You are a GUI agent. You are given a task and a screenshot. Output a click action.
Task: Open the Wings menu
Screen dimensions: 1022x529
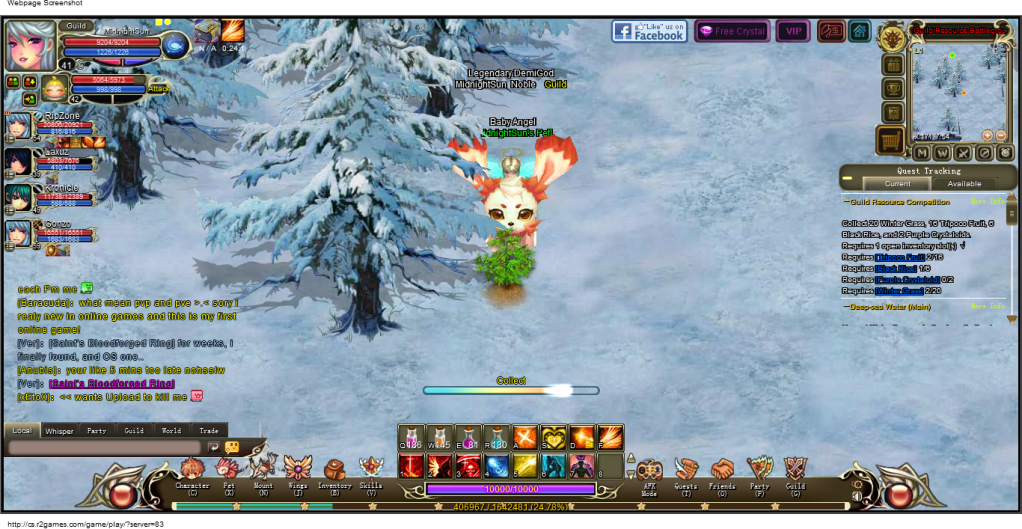coord(298,468)
